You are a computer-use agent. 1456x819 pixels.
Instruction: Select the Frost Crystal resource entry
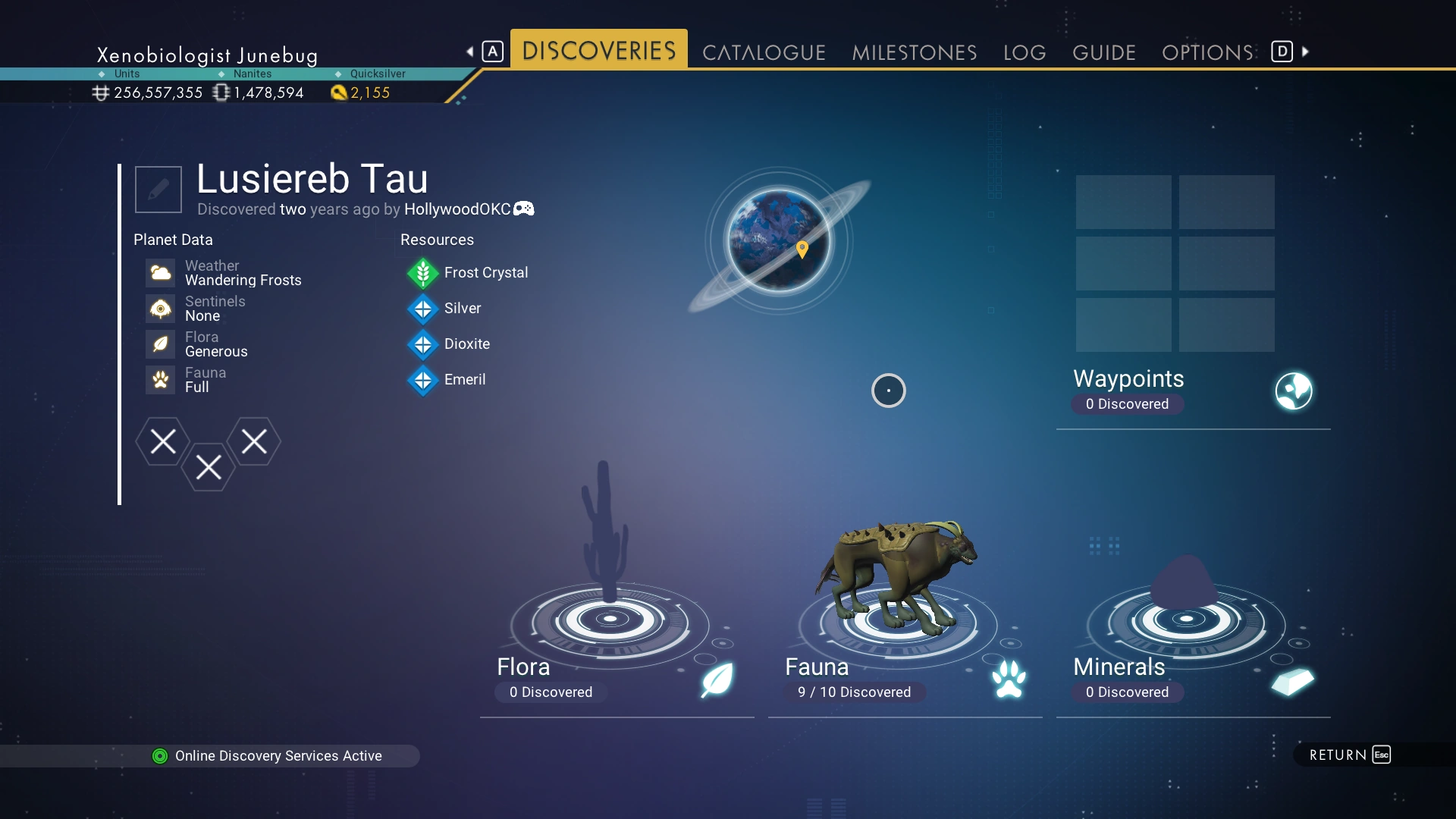point(485,272)
